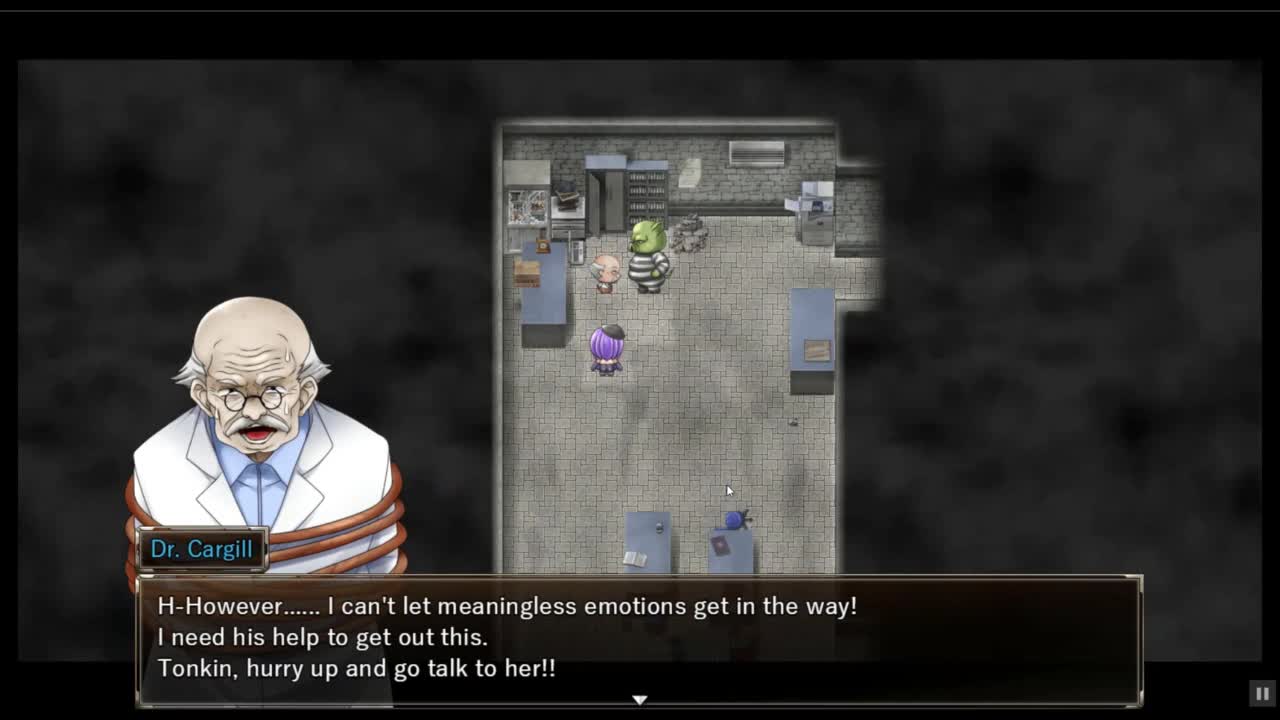
Task: Click the pause icon in the corner
Action: point(1262,693)
